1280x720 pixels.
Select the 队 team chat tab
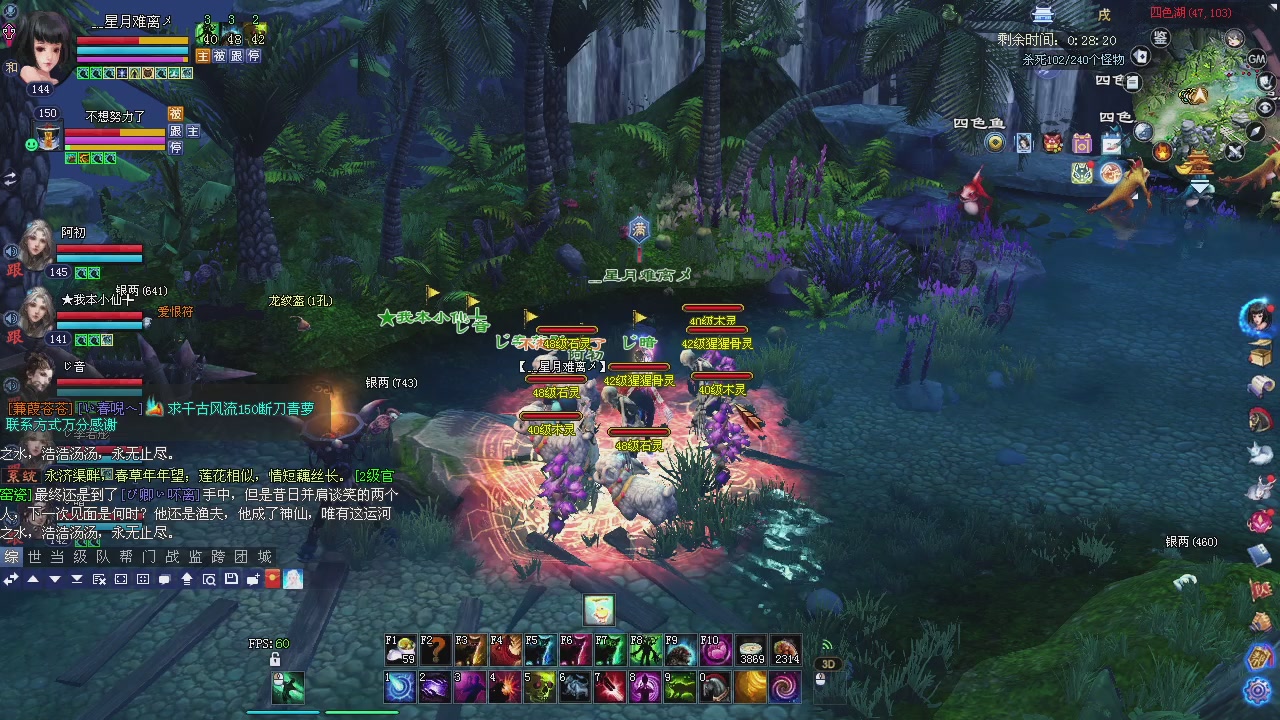103,557
